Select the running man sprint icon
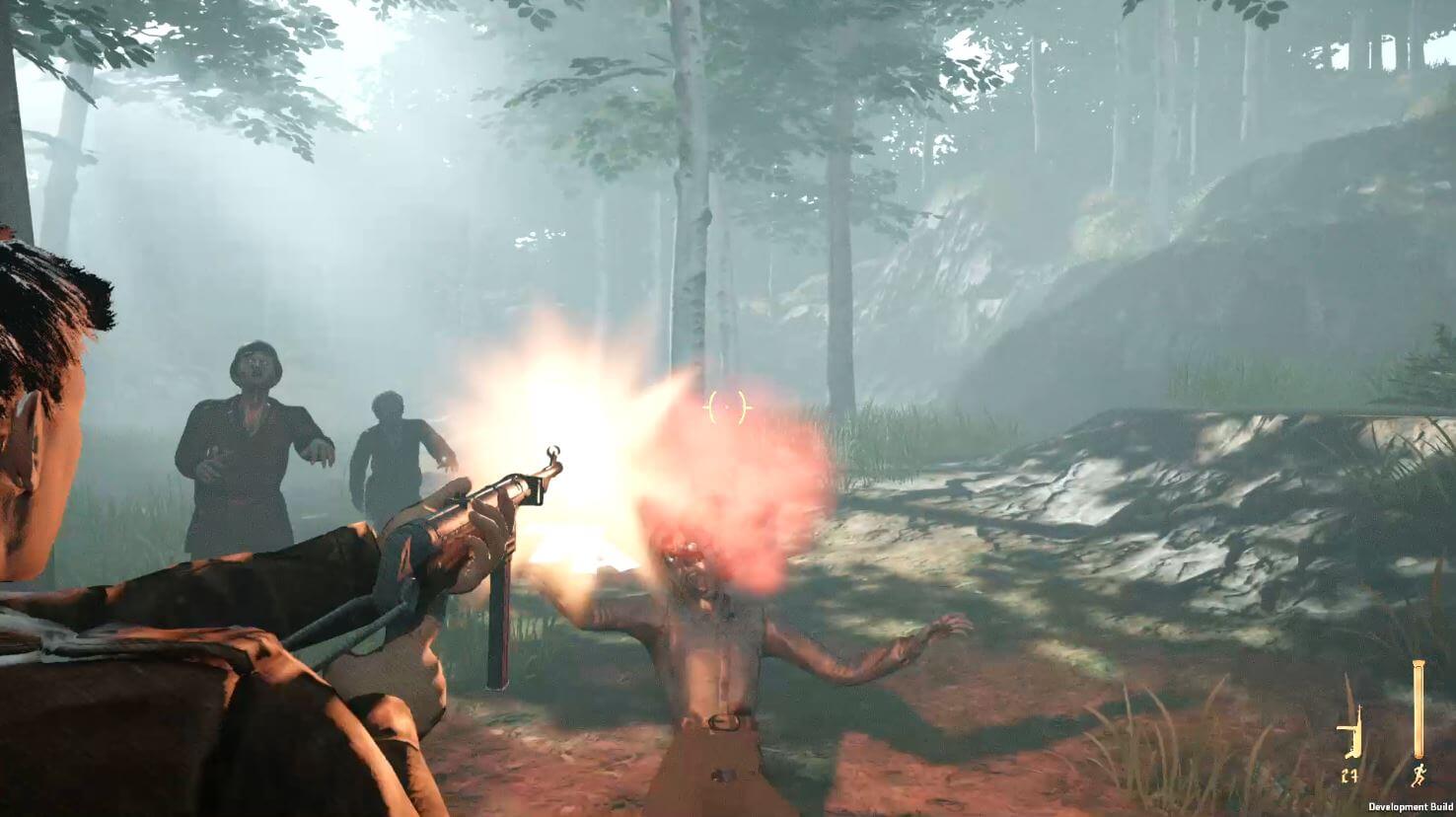 click(x=1418, y=775)
